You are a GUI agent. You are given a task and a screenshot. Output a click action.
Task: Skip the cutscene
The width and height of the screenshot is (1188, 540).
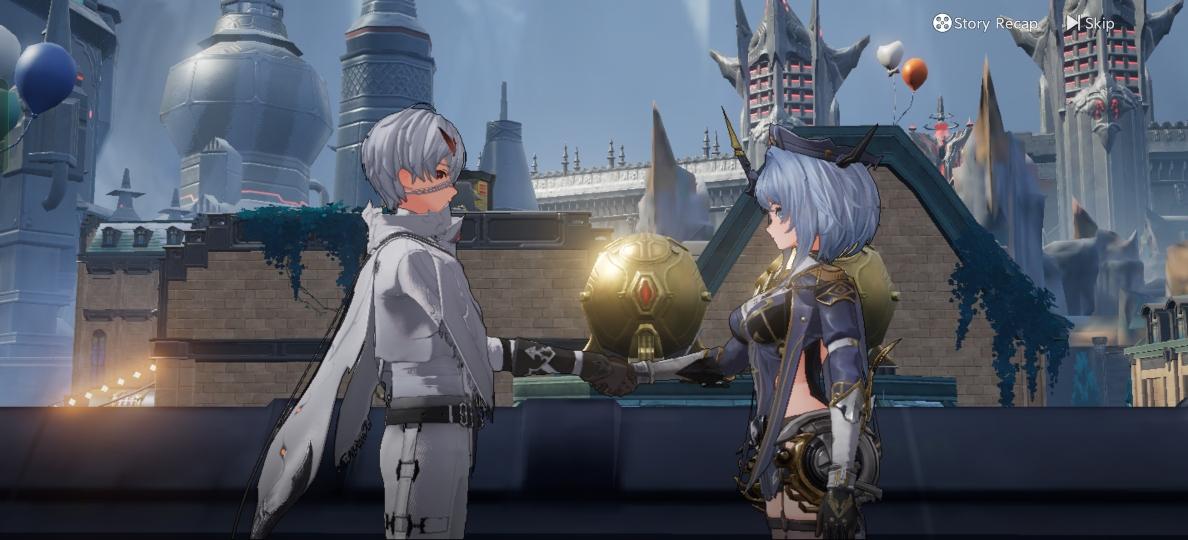[1090, 23]
